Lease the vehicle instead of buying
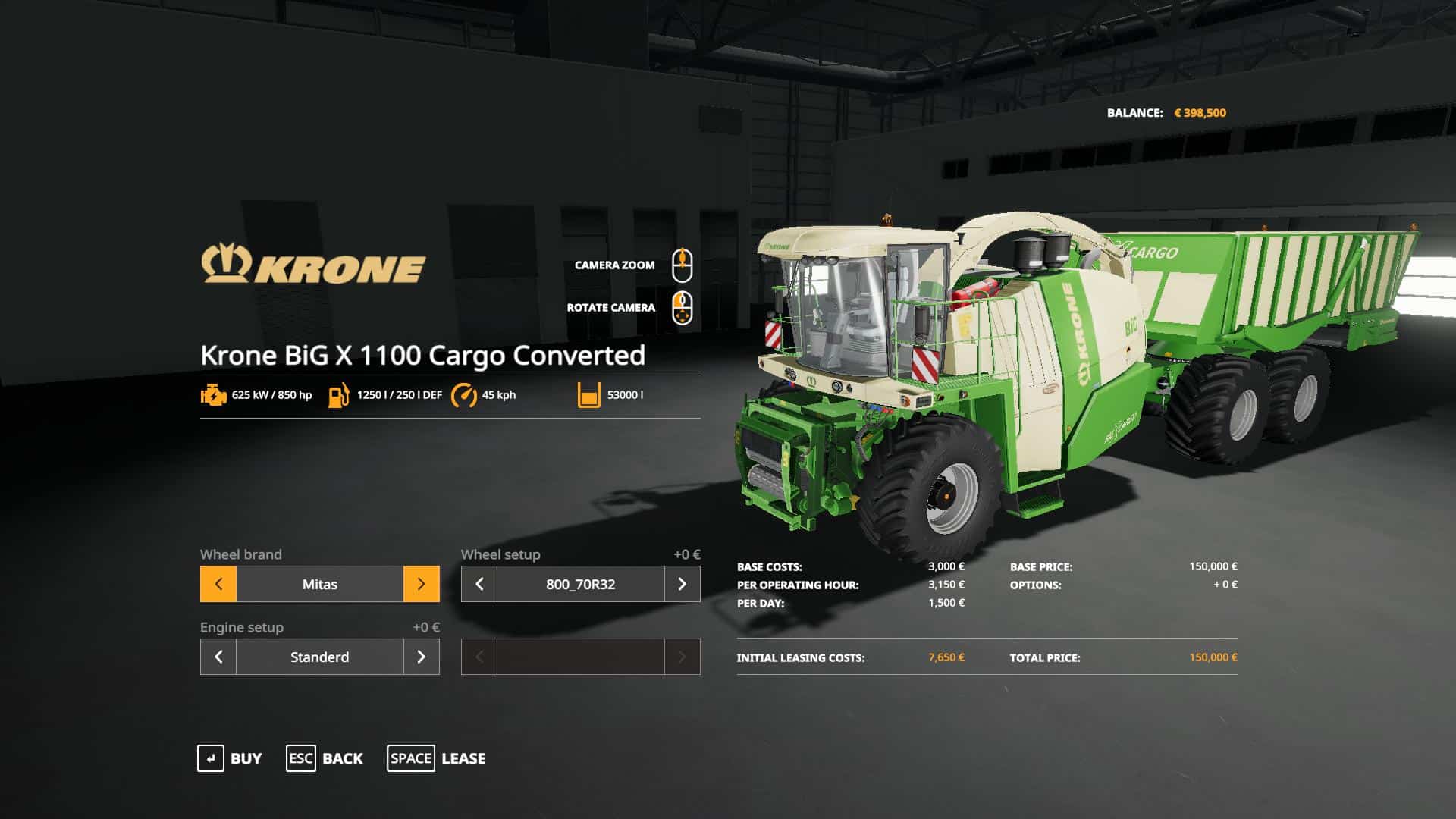This screenshot has width=1456, height=819. click(x=437, y=758)
